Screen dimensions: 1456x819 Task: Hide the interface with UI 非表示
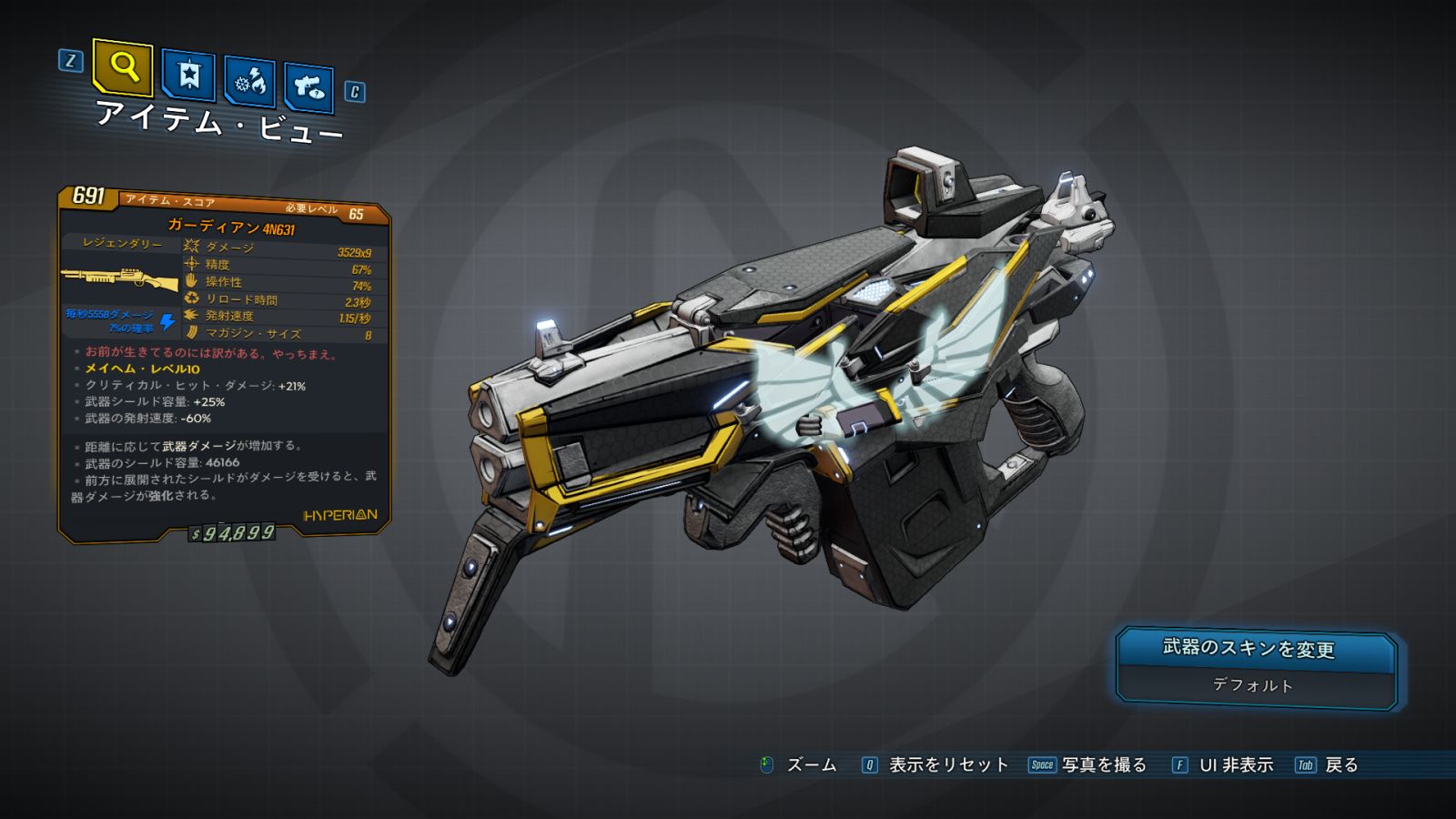click(x=1222, y=765)
